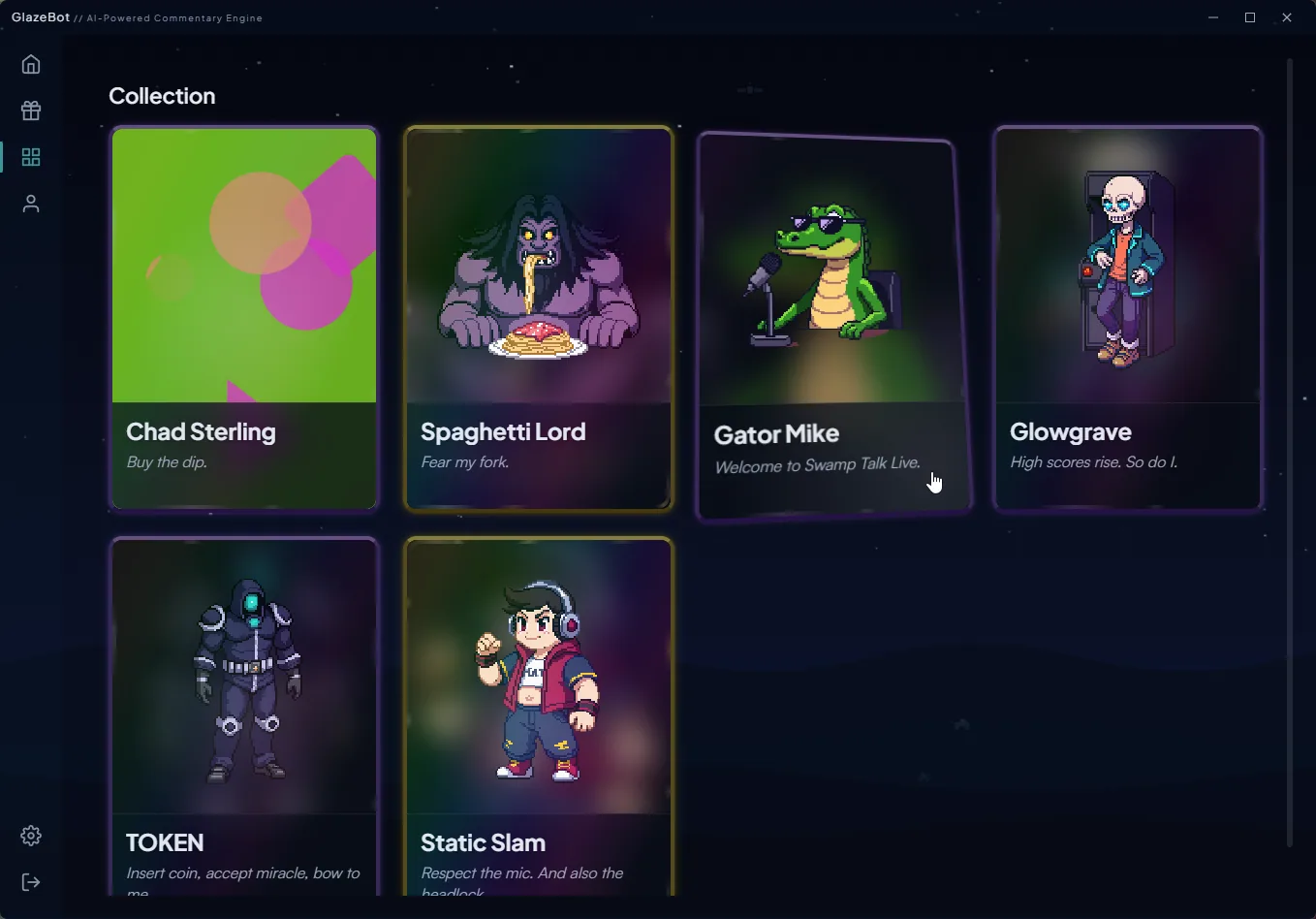1316x919 pixels.
Task: Click the Chad Sterling name label
Action: (201, 431)
